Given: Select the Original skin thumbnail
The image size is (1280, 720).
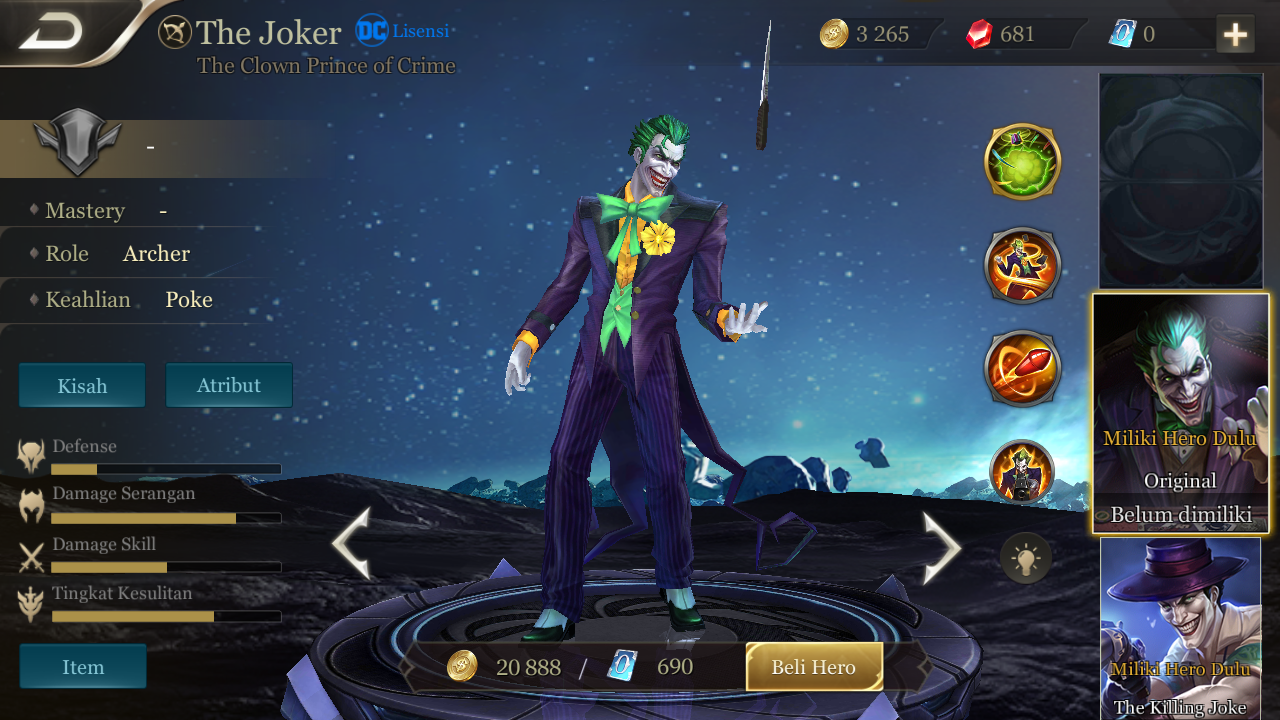Looking at the screenshot, I should pos(1180,413).
